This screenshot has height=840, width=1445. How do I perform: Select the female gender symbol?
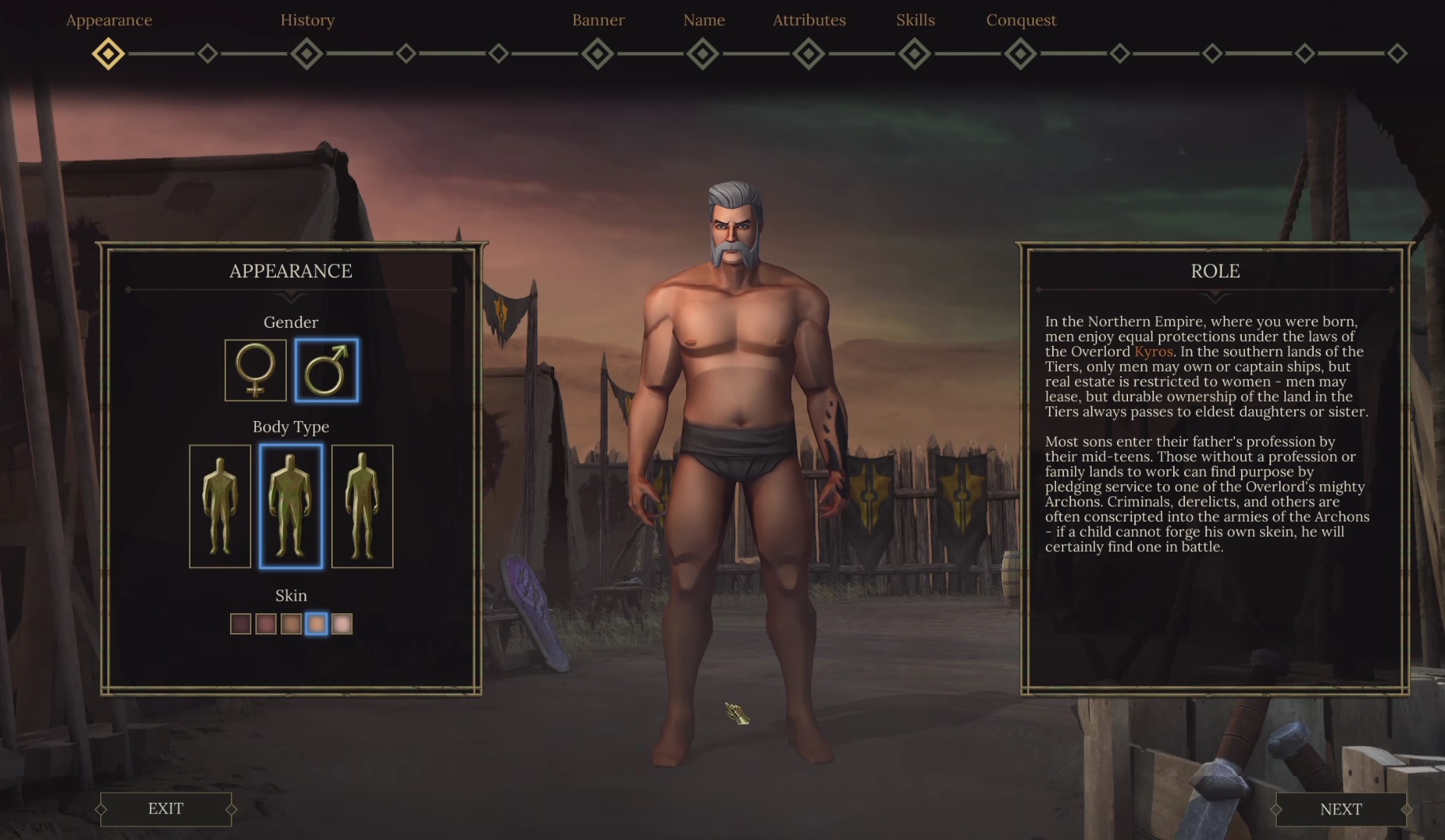point(255,370)
